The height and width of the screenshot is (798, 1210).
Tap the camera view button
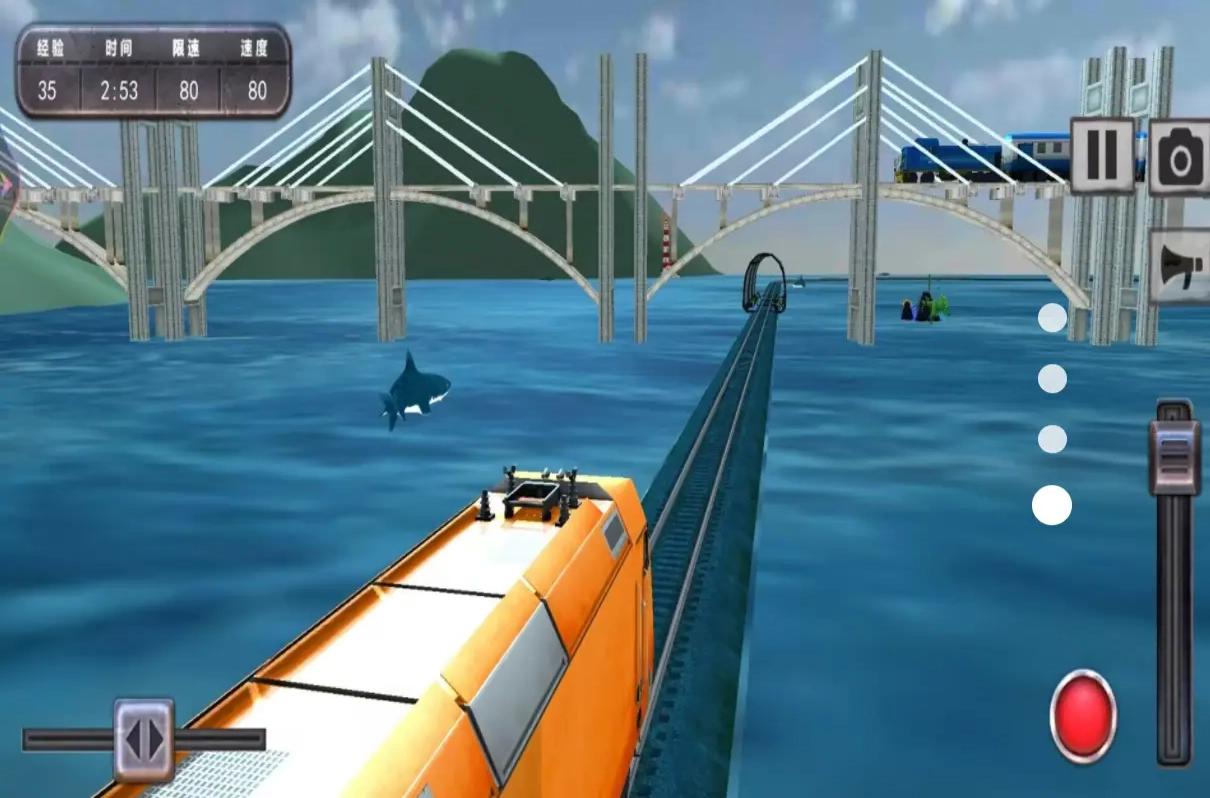1180,156
